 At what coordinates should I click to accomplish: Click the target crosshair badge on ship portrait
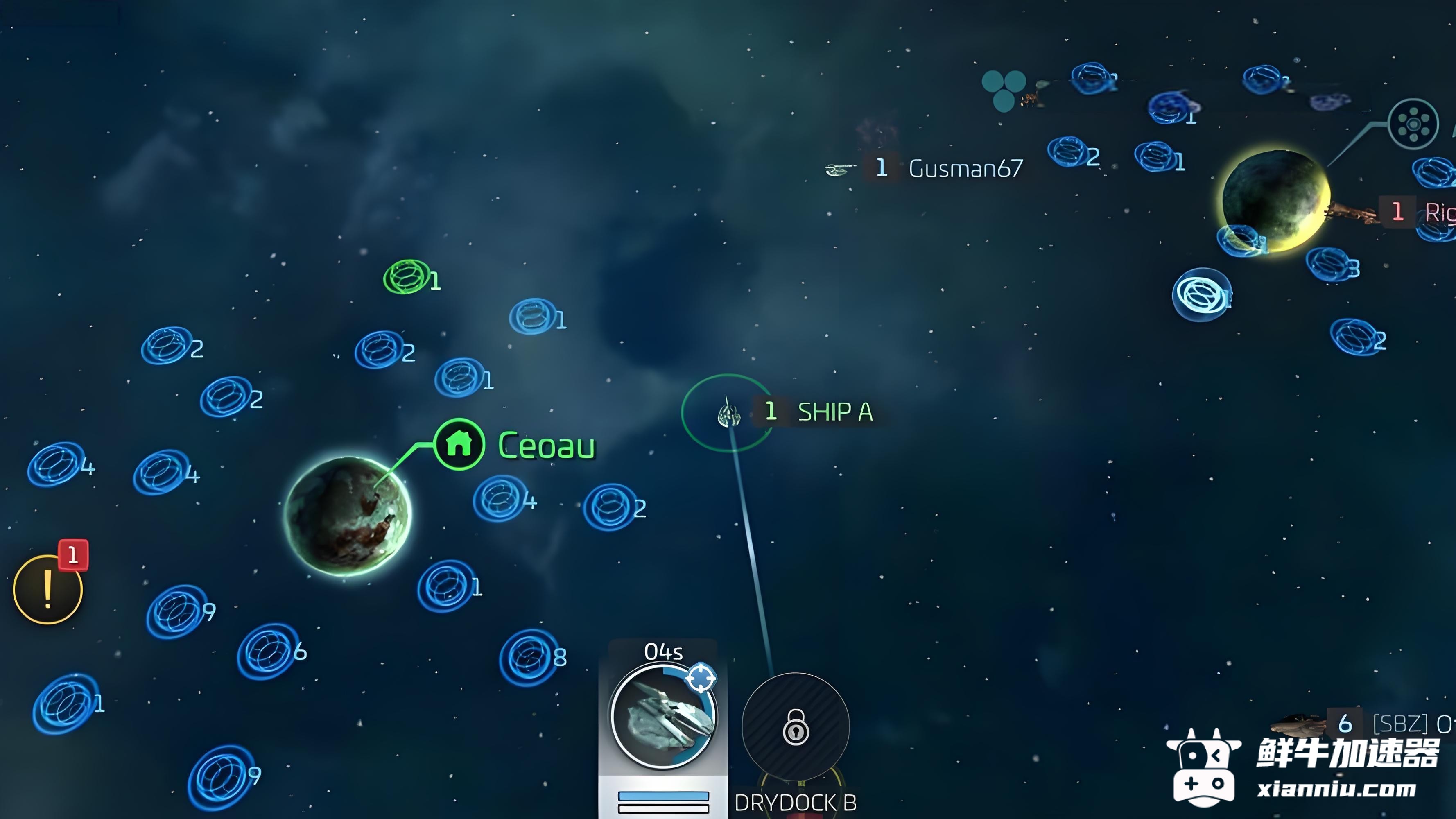701,677
